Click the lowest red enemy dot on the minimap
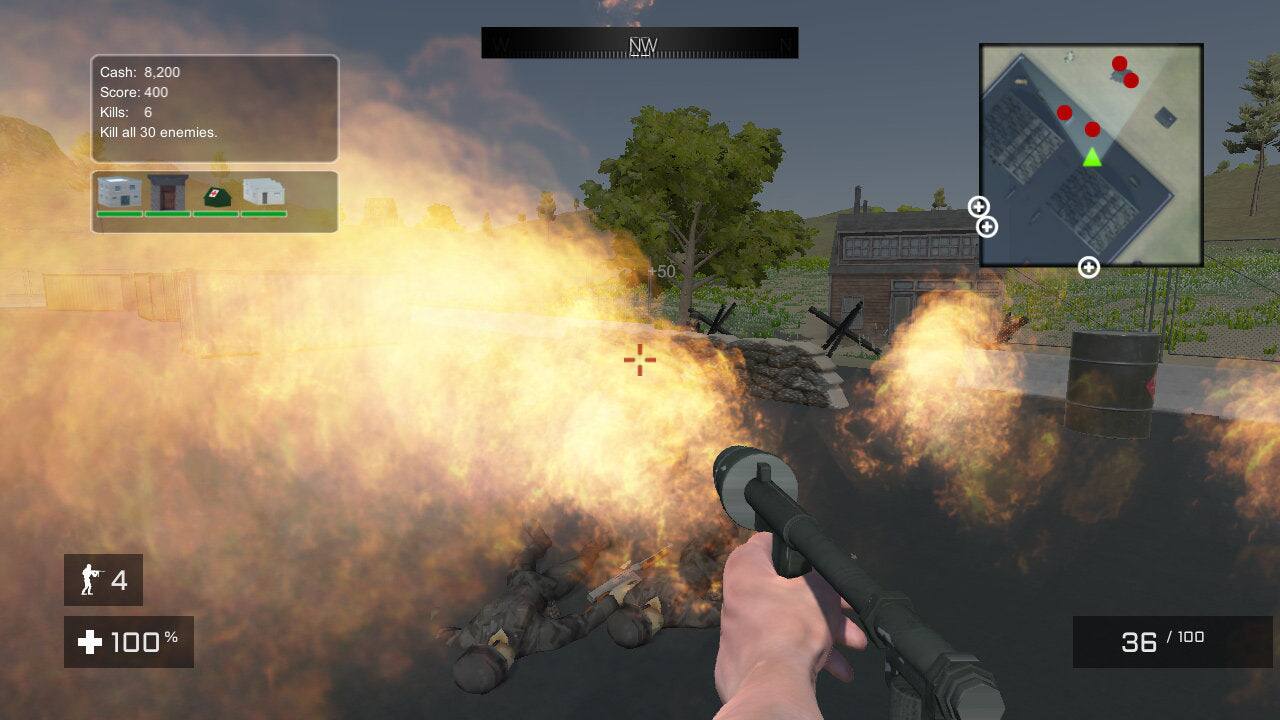This screenshot has width=1280, height=720. [1091, 130]
